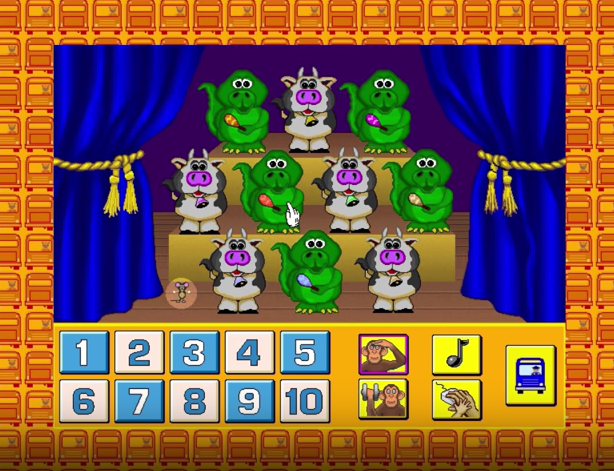The image size is (614, 471).
Task: Choose the monkey lifting a dumbbell icon
Action: pyautogui.click(x=383, y=400)
